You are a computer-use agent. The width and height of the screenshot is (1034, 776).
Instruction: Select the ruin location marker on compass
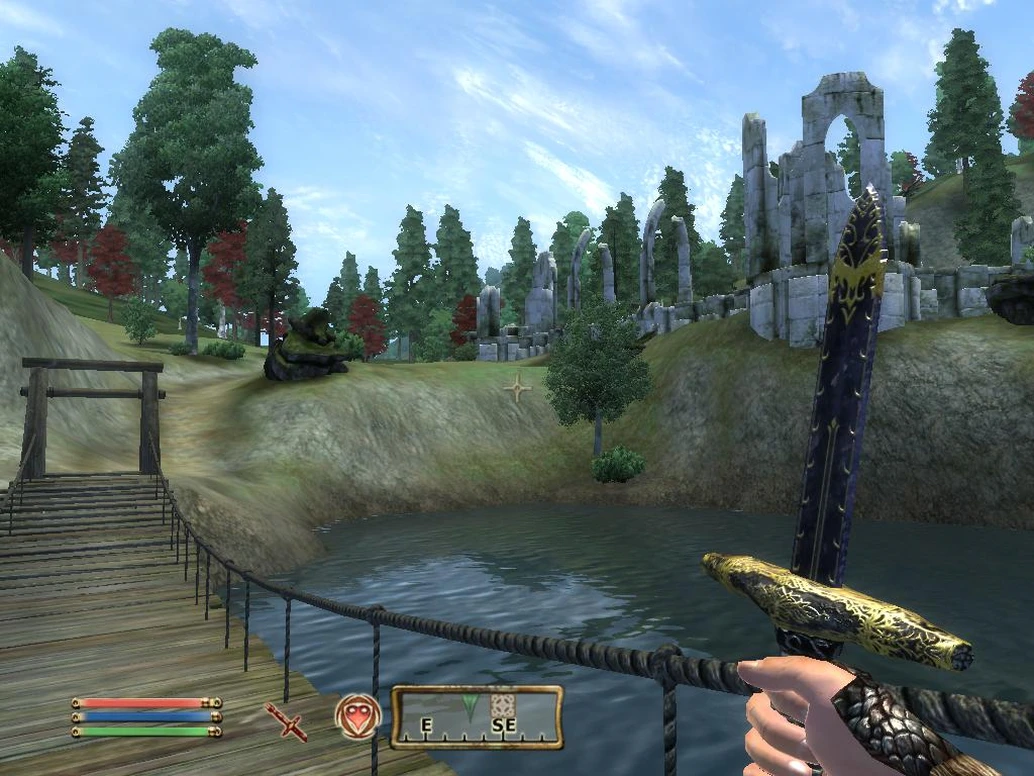(x=503, y=704)
